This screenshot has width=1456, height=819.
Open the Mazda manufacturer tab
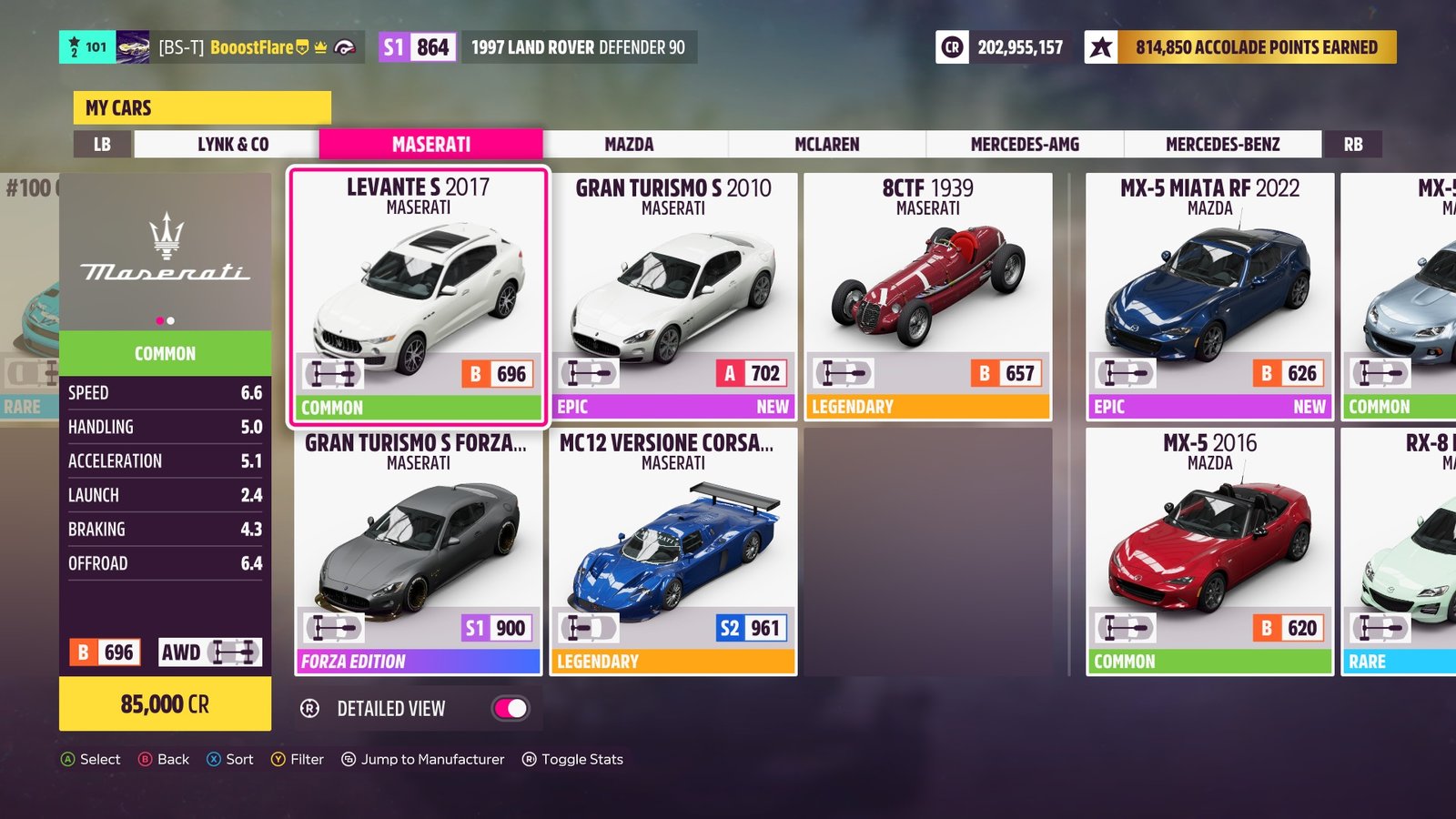click(x=629, y=145)
